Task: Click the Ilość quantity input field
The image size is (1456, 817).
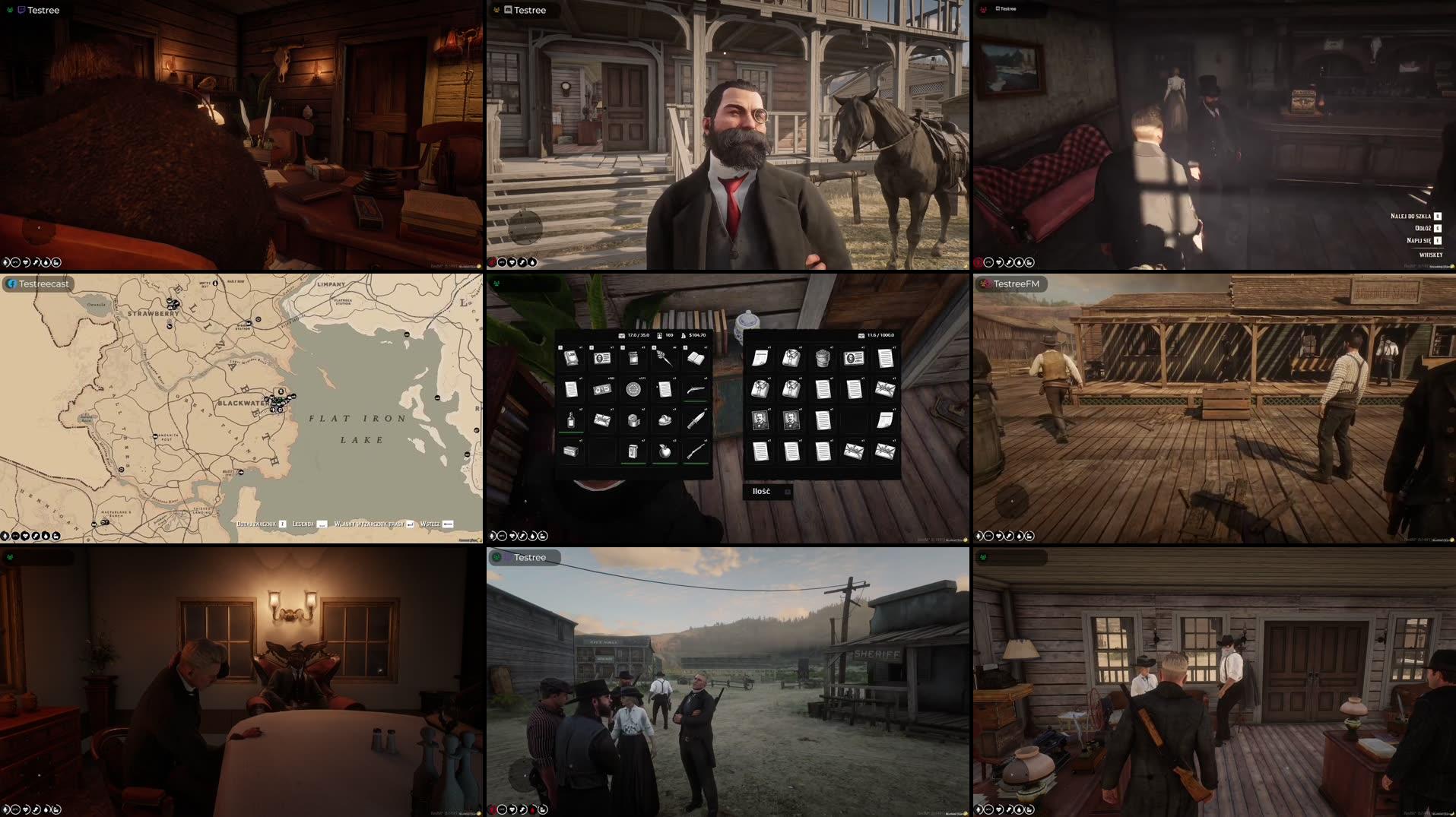Action: [768, 492]
